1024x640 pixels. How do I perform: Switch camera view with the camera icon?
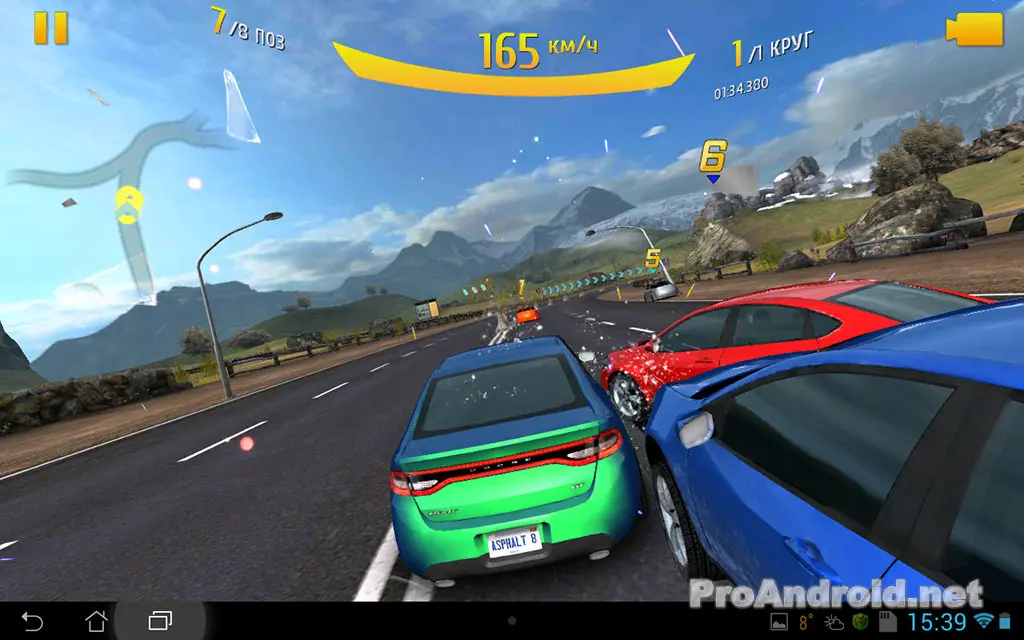pos(975,29)
